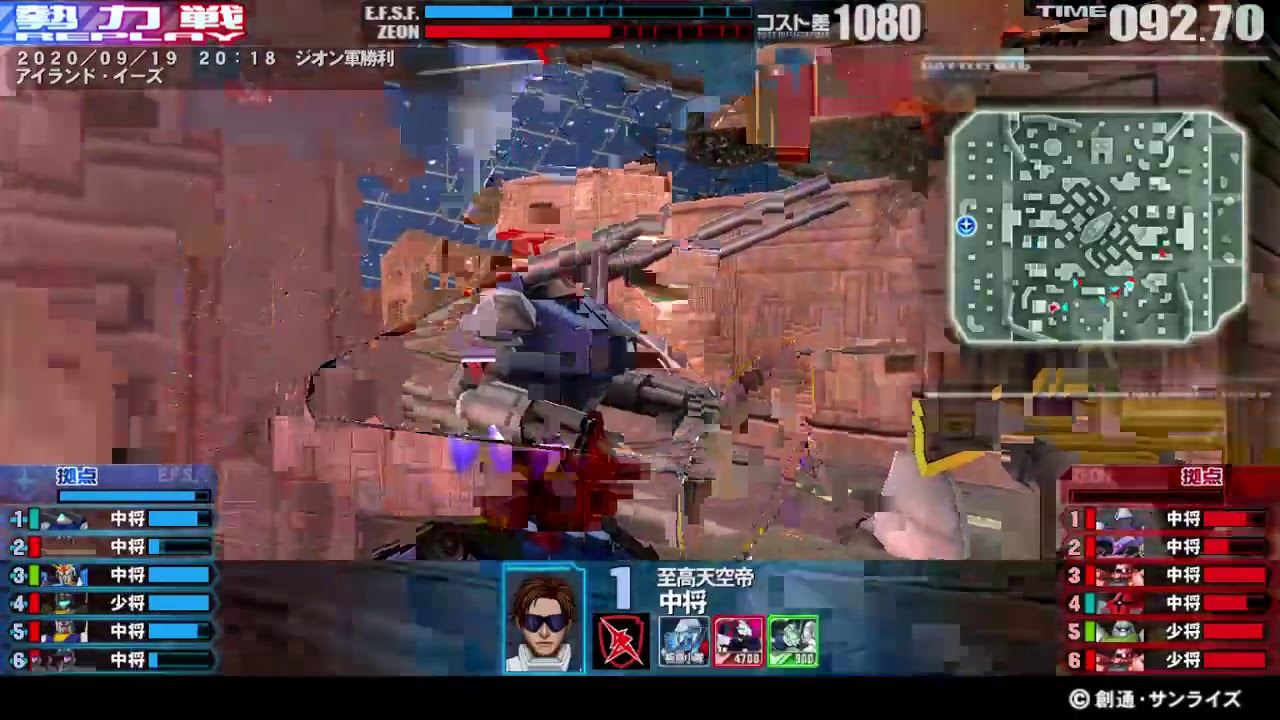Click the blue marker on the minimap's edge

coord(966,226)
